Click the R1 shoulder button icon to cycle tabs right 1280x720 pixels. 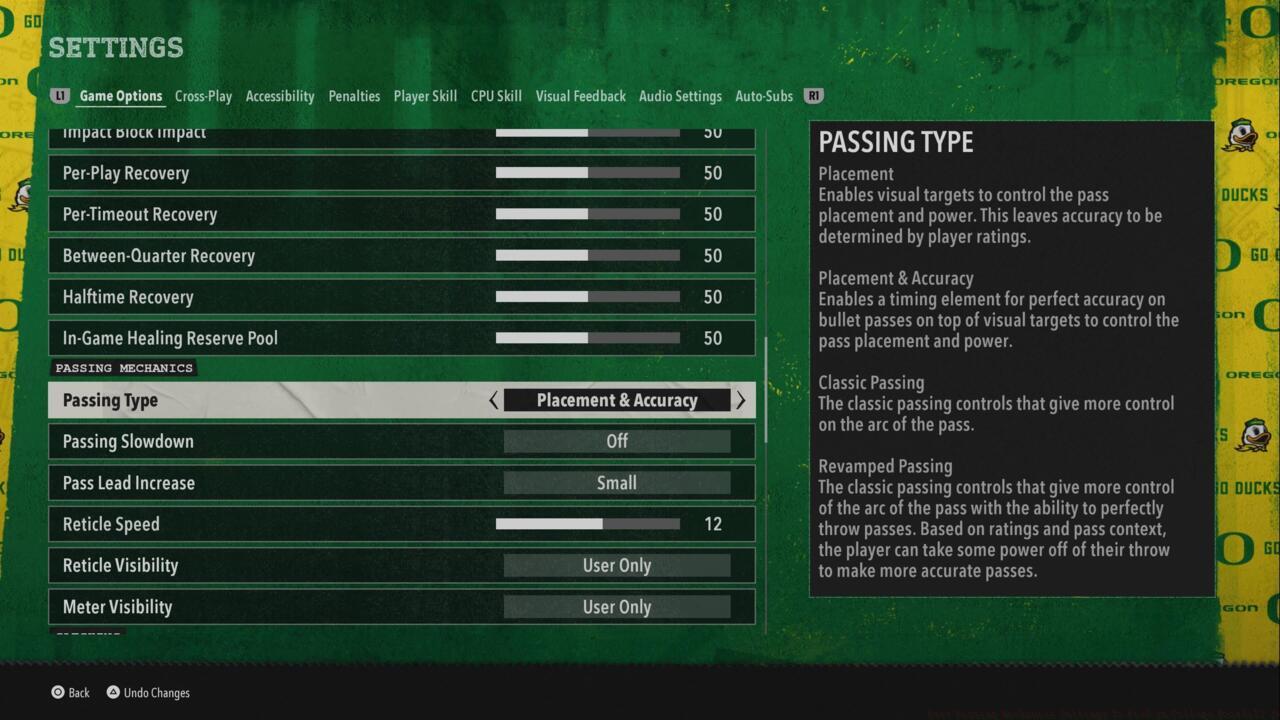(x=813, y=96)
